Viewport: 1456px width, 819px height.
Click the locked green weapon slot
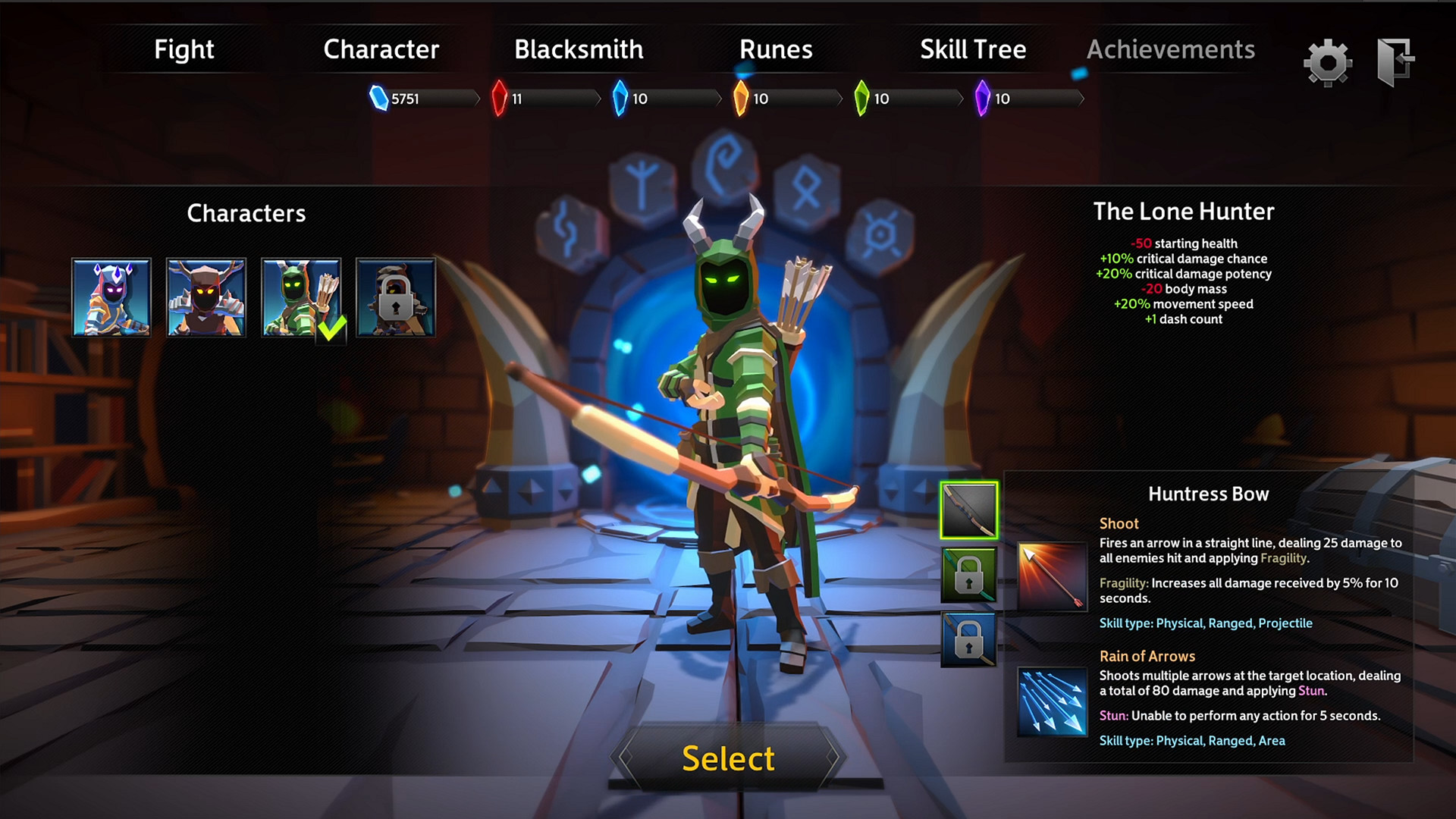point(968,575)
